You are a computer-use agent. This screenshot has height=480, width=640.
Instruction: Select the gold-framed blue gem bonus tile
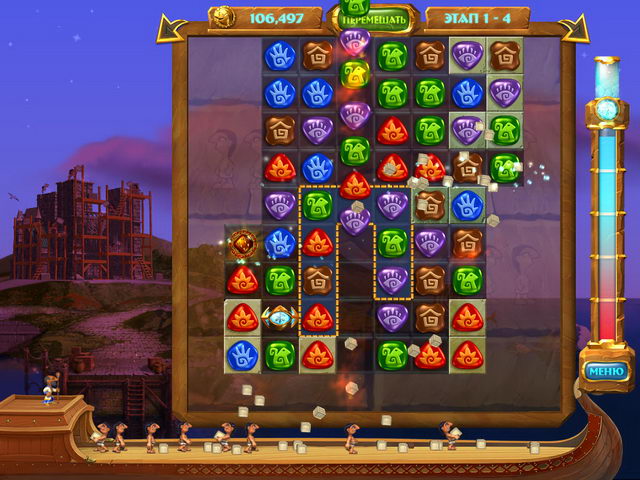pos(280,318)
